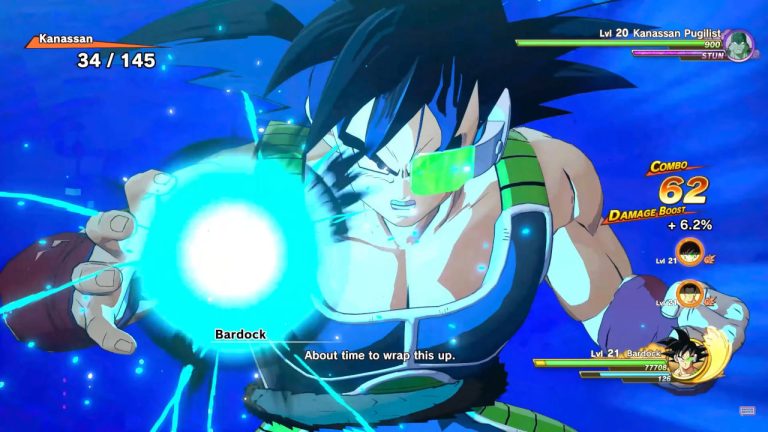Select the Kanassan Pugilist enemy portrait
768x432 pixels.
pyautogui.click(x=740, y=45)
